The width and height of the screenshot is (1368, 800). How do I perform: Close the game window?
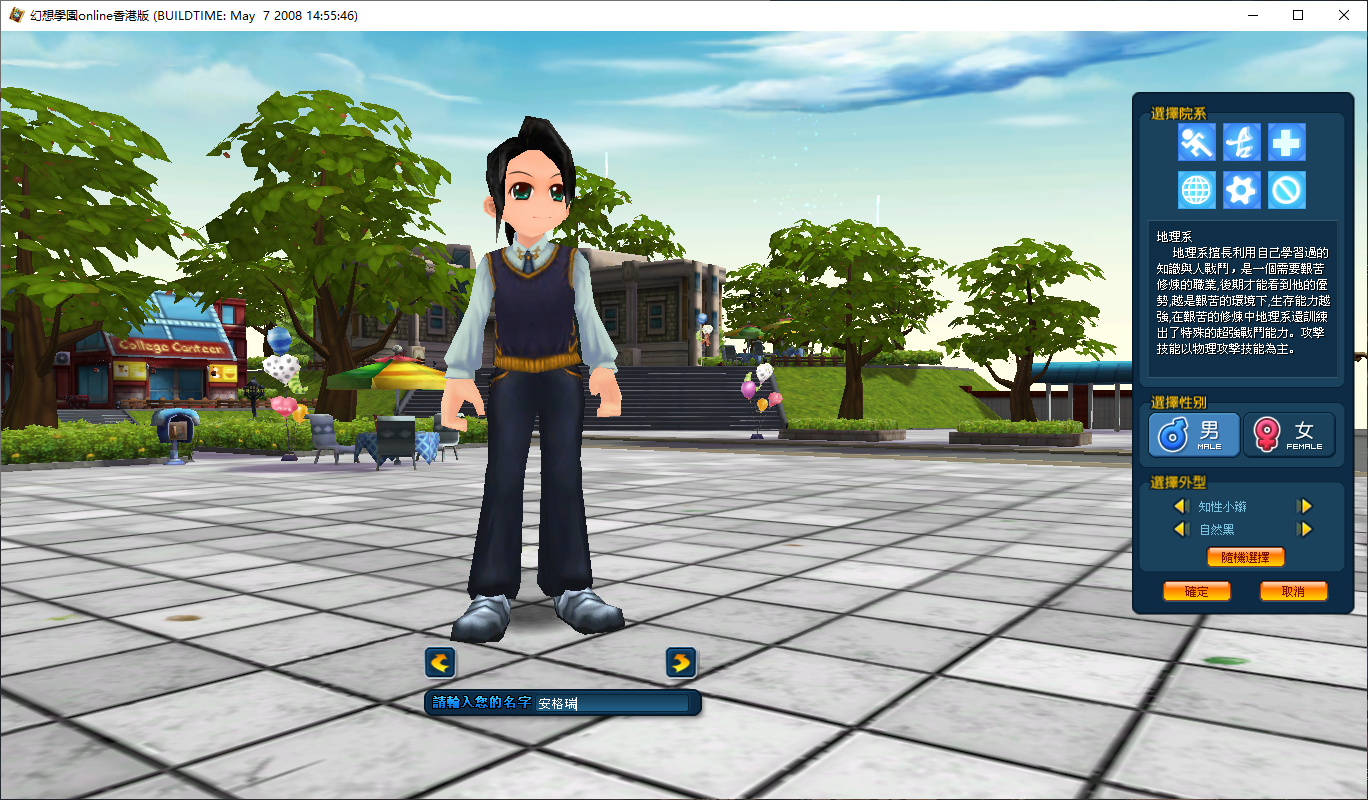(1344, 15)
